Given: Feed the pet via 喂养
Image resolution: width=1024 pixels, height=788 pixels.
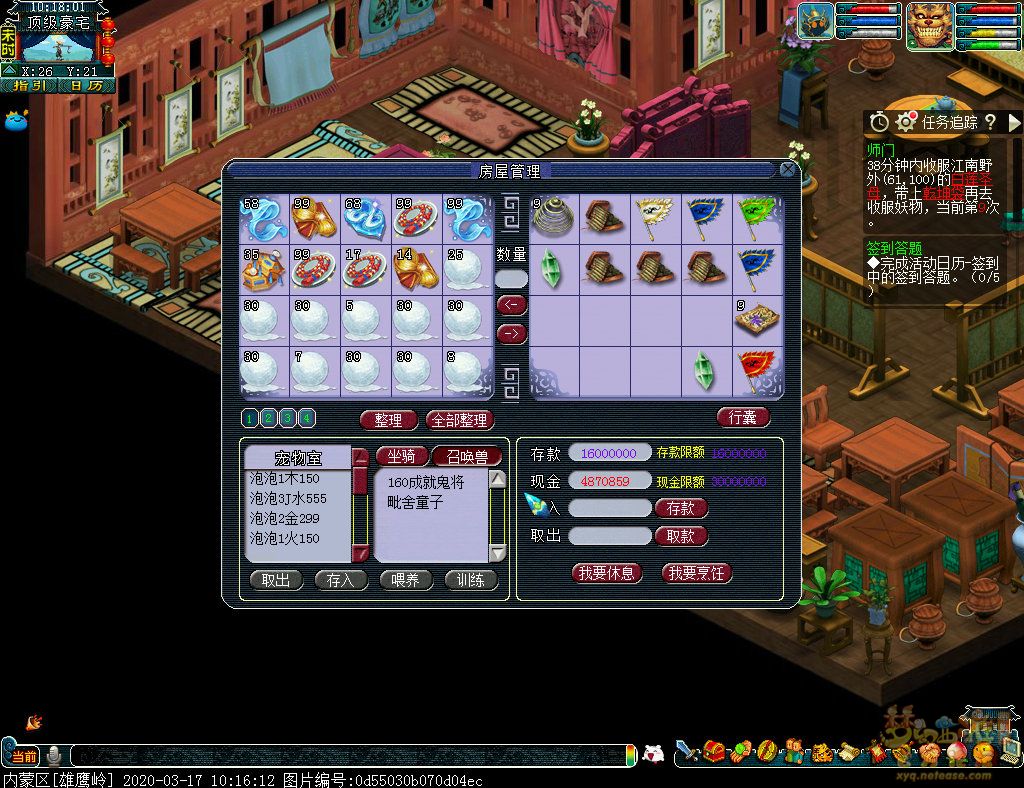Looking at the screenshot, I should (x=405, y=580).
